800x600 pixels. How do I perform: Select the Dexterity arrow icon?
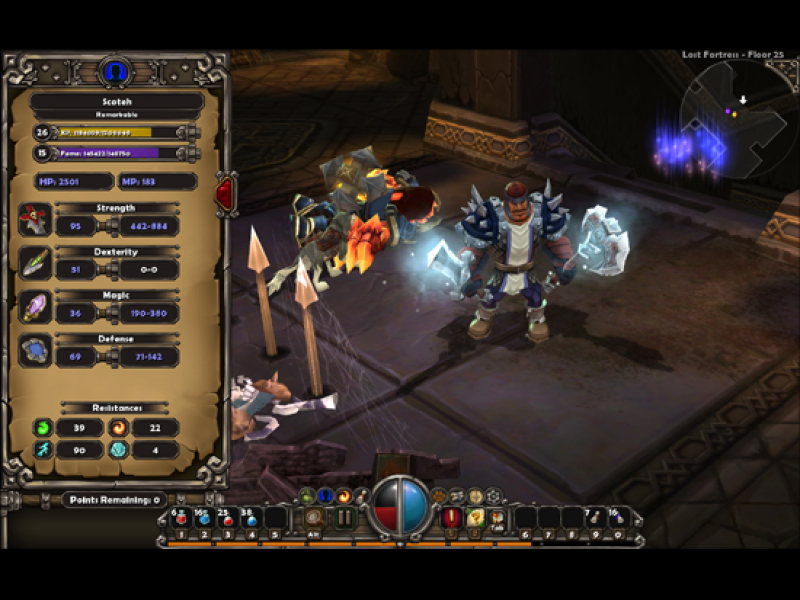(35, 263)
